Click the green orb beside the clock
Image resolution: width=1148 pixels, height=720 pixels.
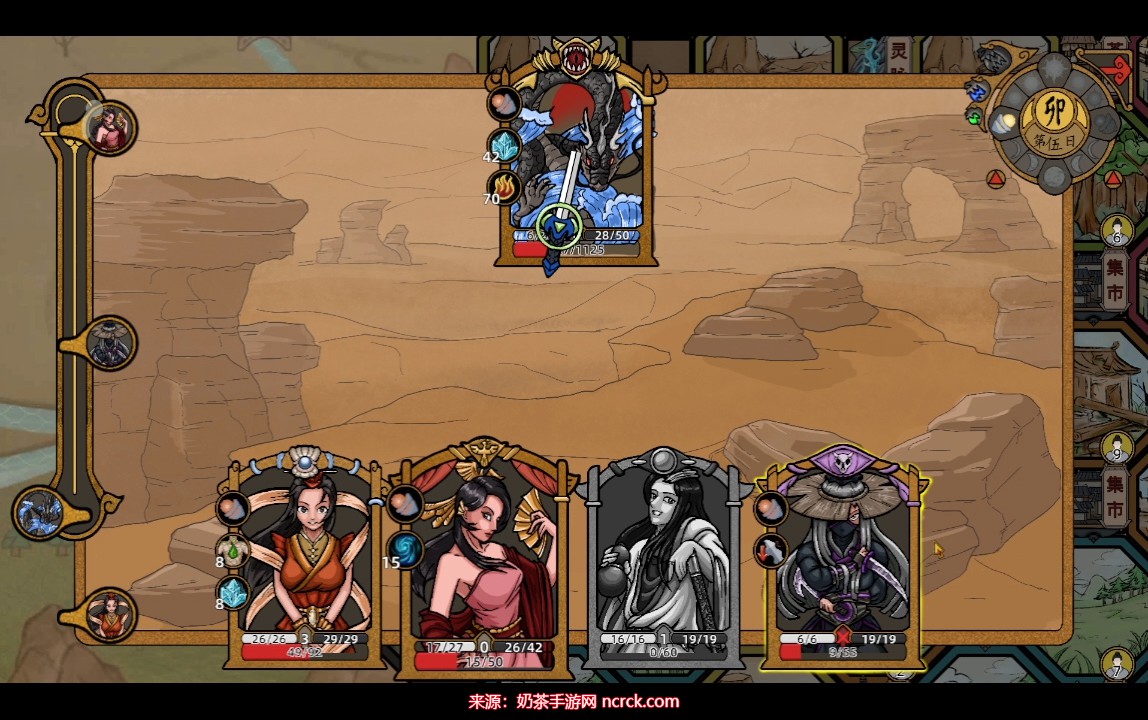point(975,116)
